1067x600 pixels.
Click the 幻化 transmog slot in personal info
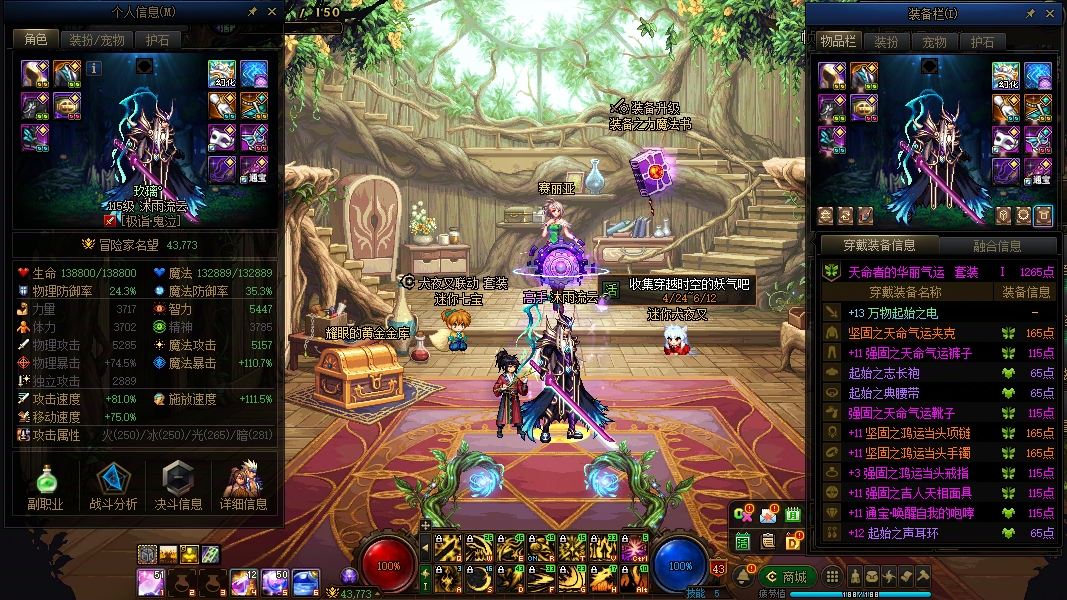(222, 74)
